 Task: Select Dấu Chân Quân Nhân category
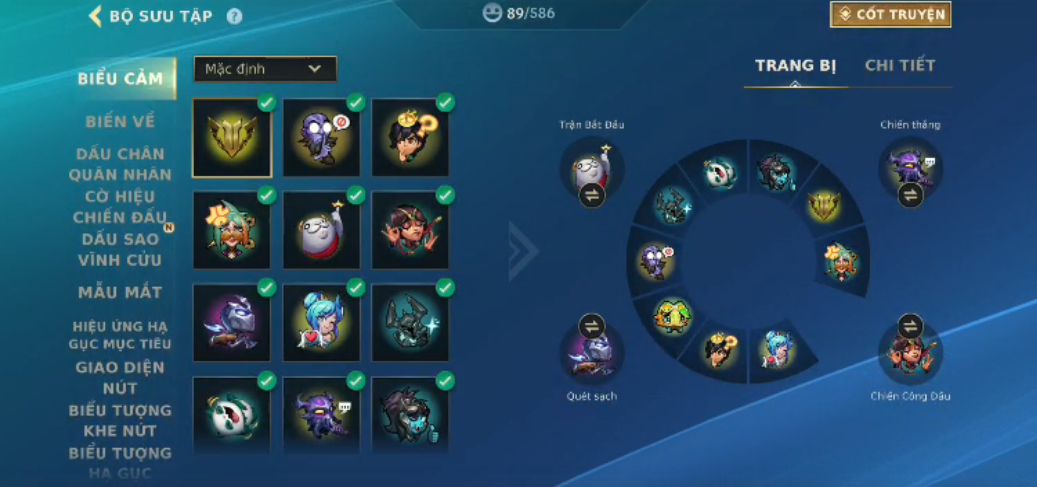[120, 164]
